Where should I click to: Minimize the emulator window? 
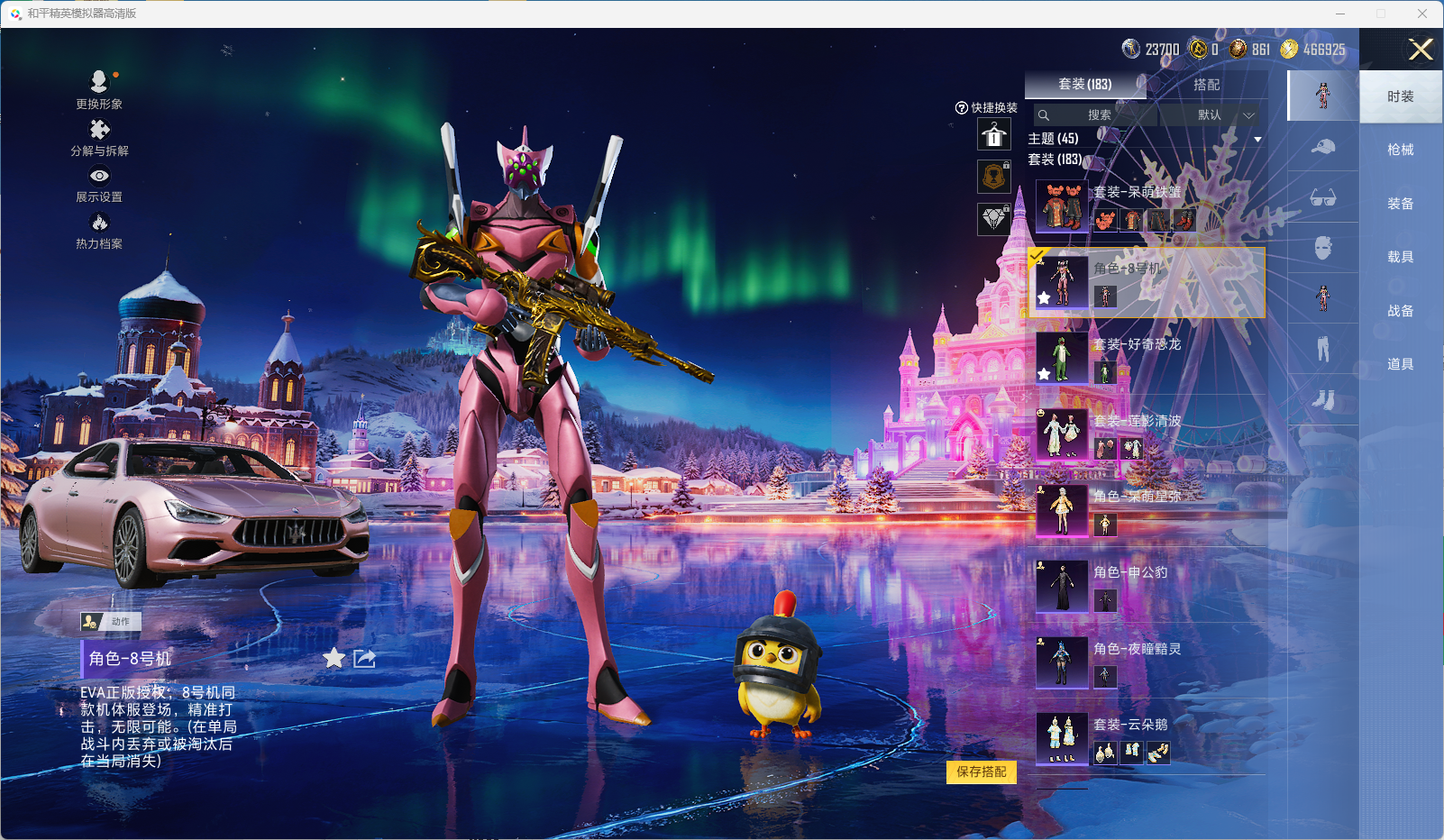coord(1340,14)
